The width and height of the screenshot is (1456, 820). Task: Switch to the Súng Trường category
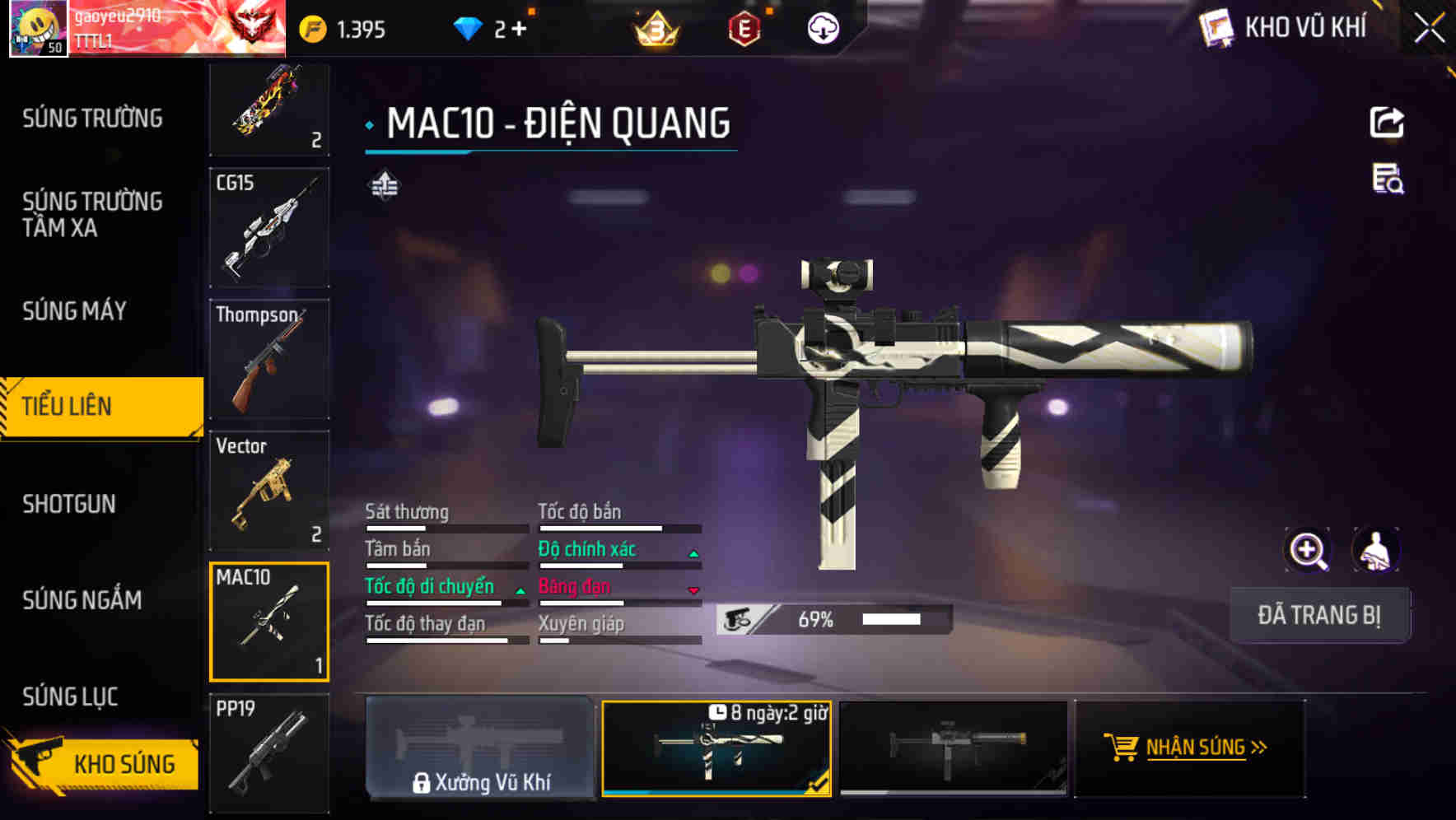92,119
